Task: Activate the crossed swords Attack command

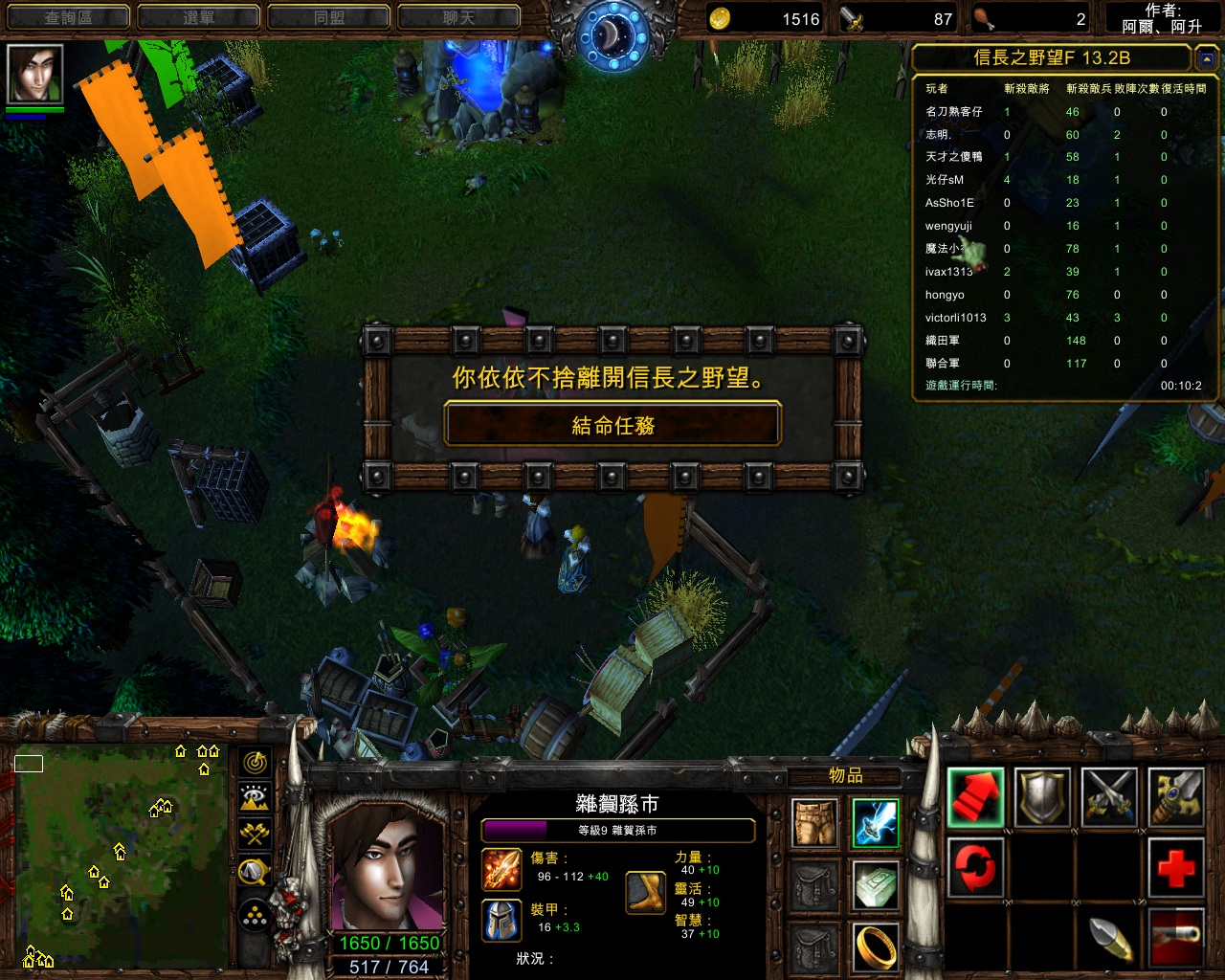Action: (x=1109, y=797)
